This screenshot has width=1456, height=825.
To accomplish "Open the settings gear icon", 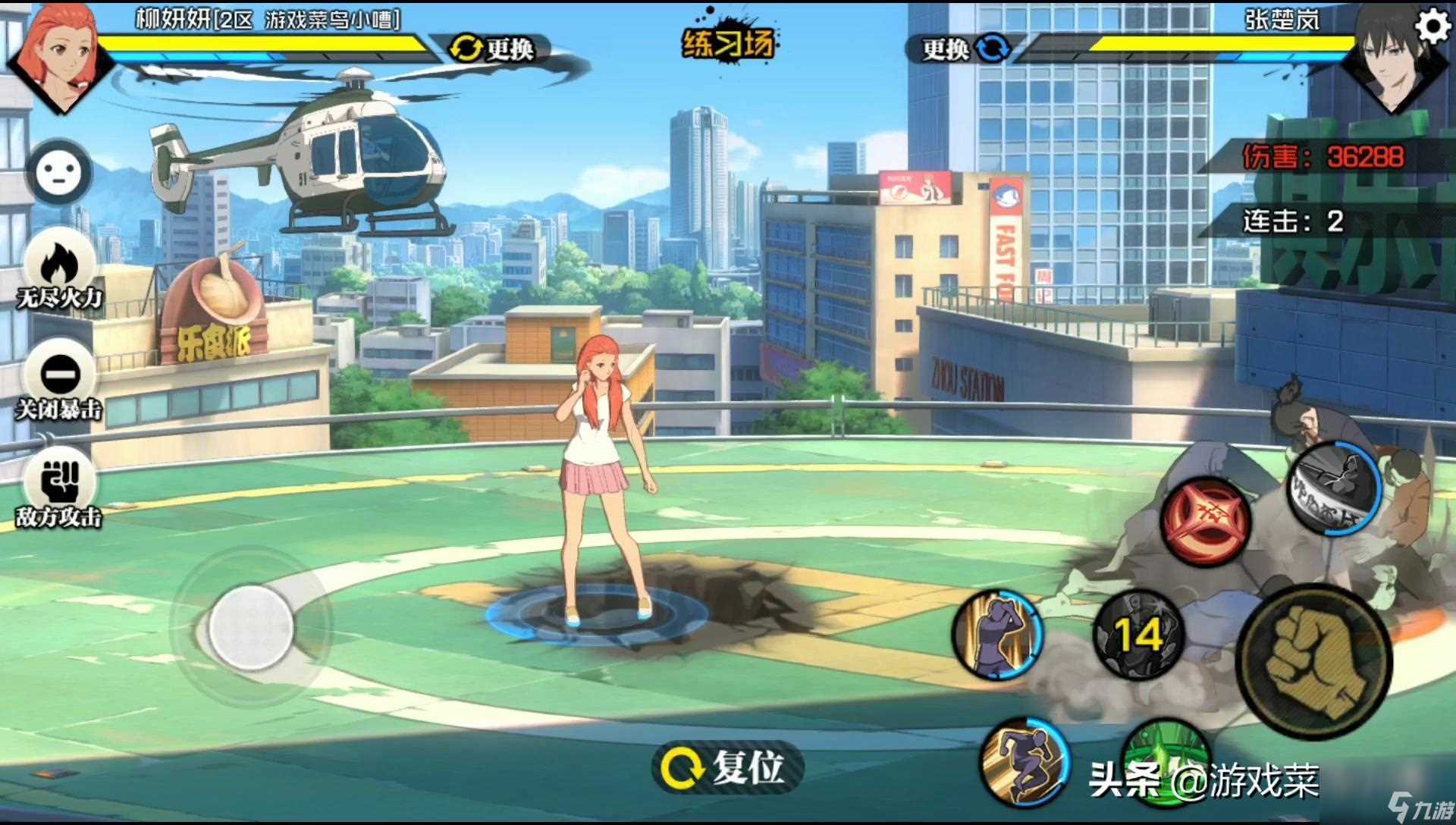I will (x=1432, y=28).
